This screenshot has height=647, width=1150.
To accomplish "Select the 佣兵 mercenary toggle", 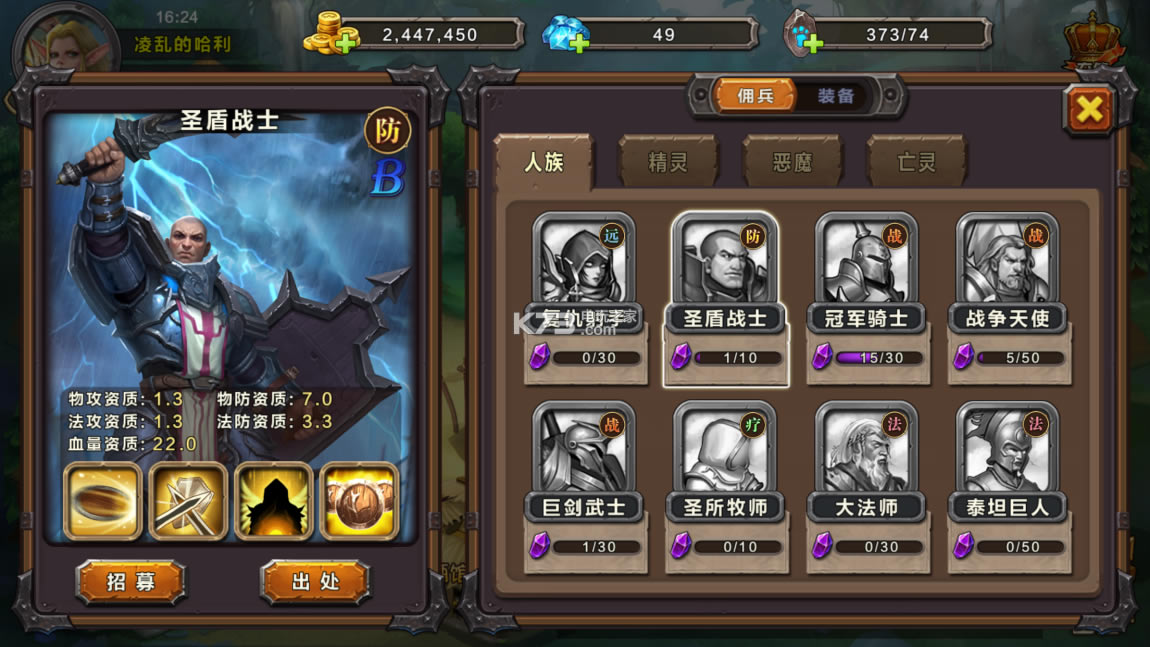I will tap(756, 96).
